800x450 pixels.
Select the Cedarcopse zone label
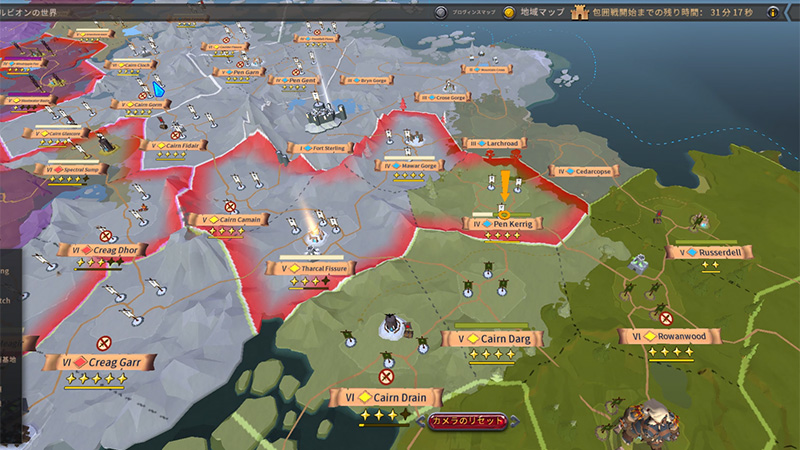(583, 171)
